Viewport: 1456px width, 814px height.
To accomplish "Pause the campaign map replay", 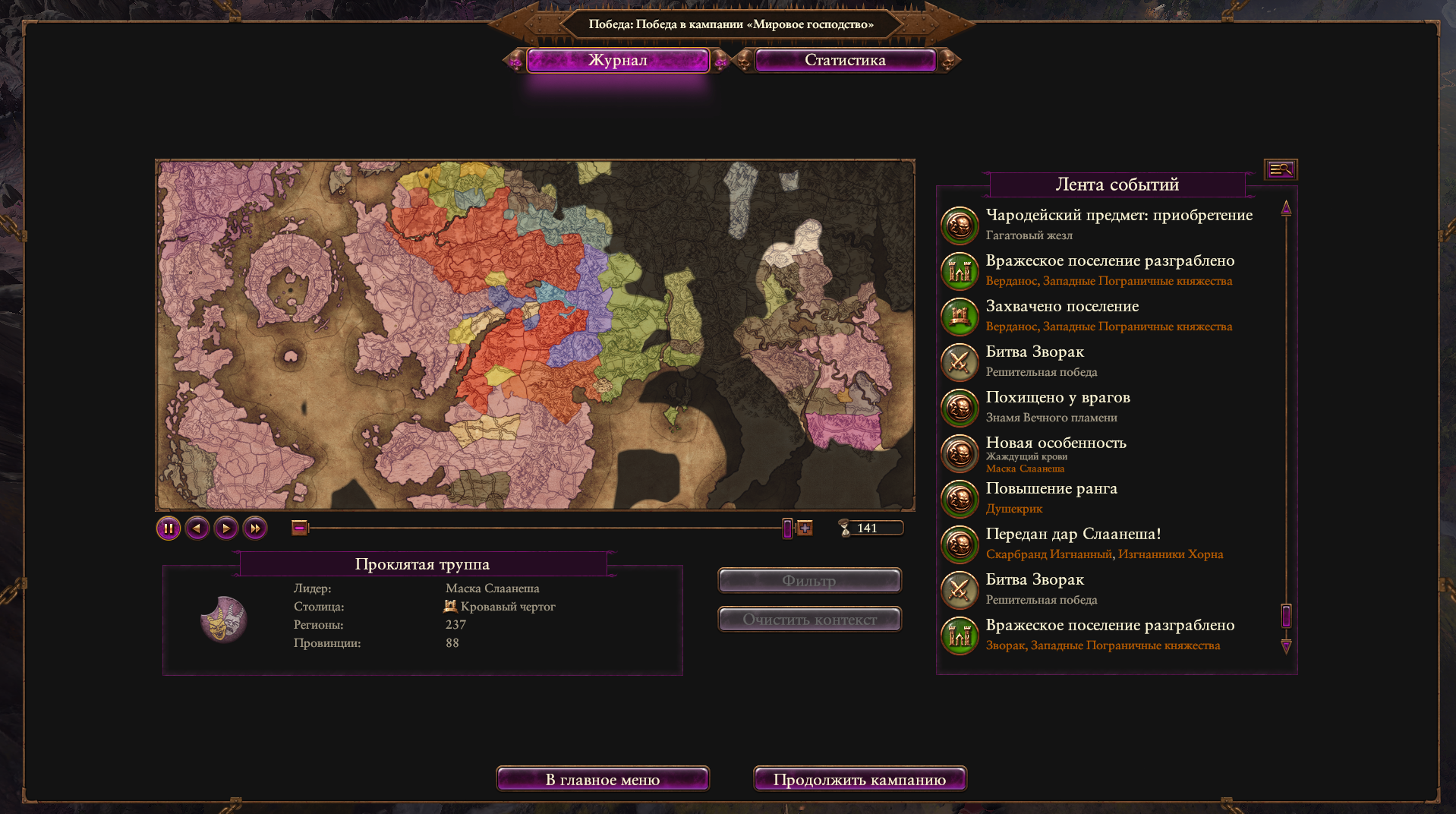I will coord(169,528).
